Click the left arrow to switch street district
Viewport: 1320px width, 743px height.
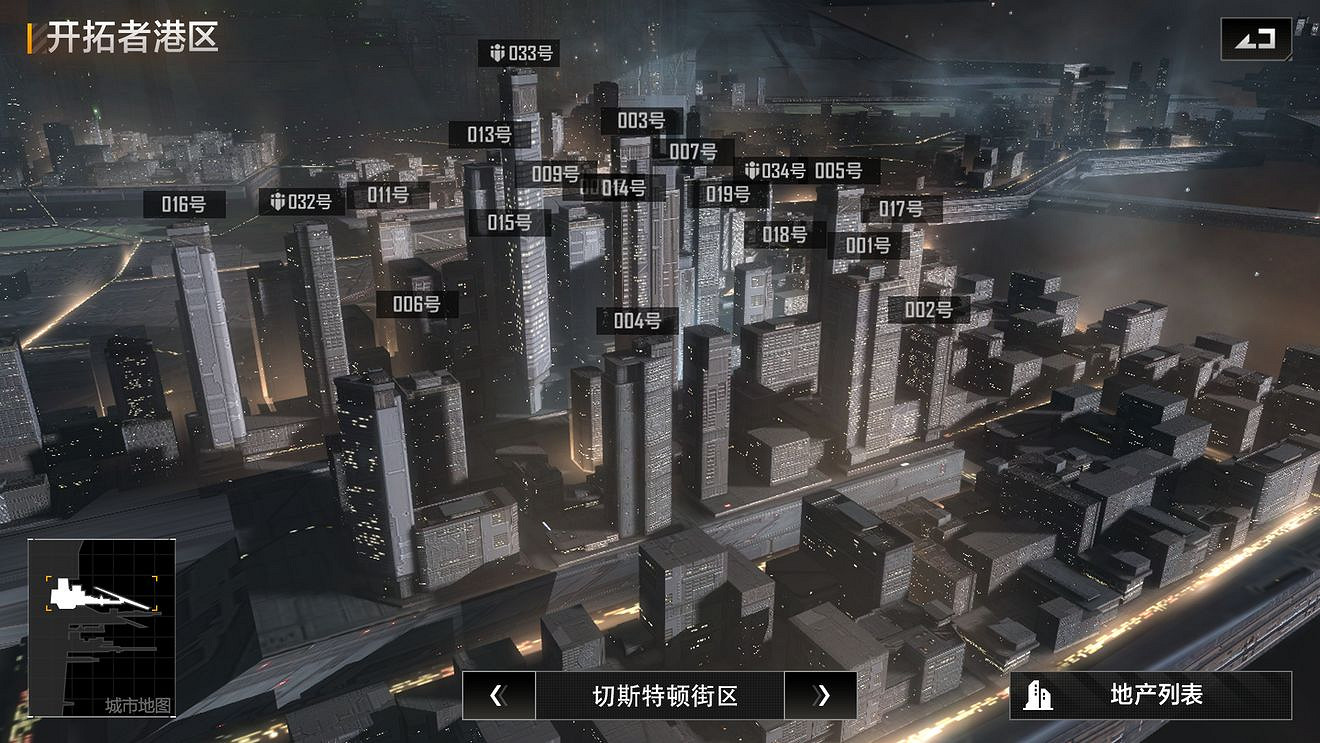click(x=497, y=696)
